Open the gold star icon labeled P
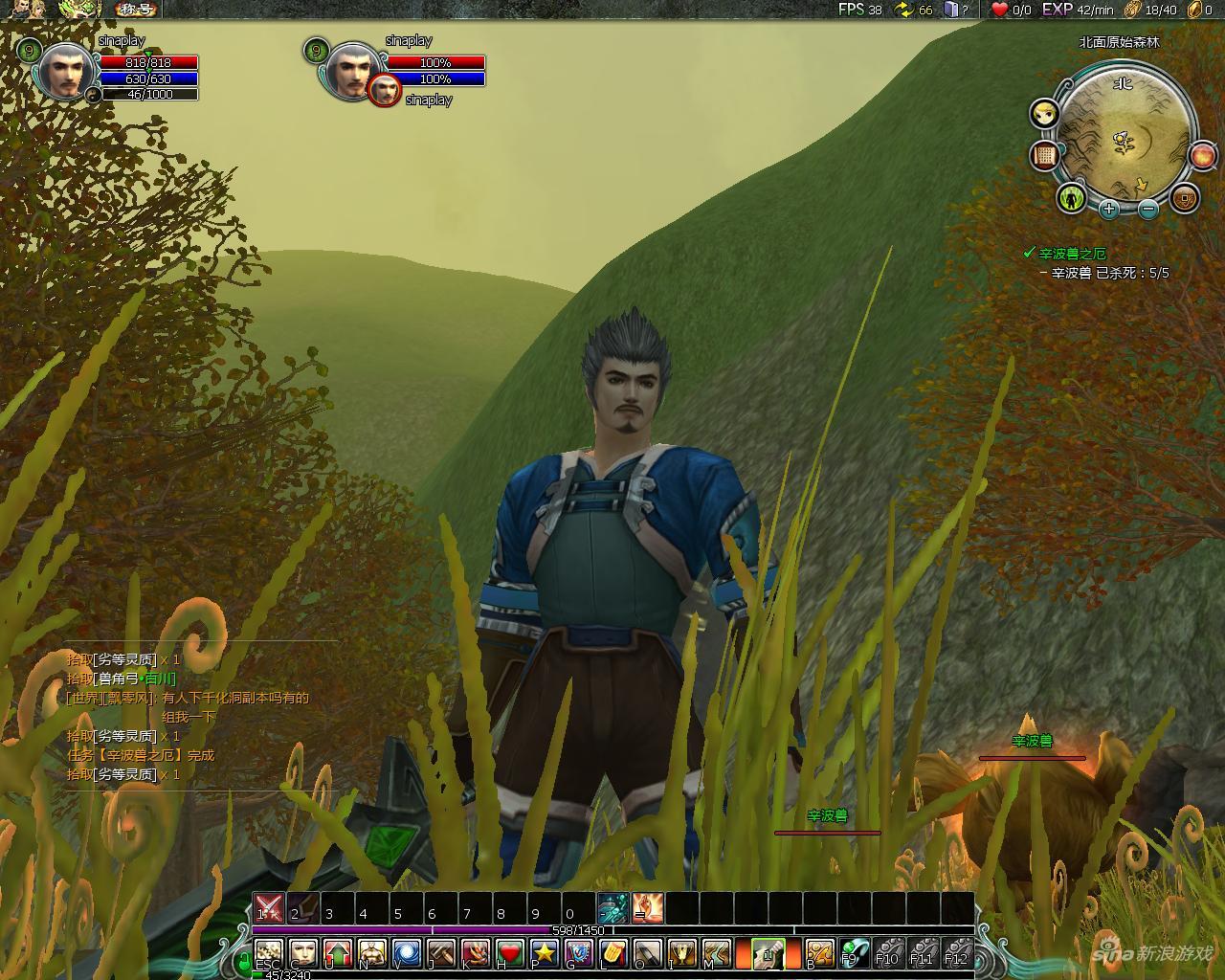The width and height of the screenshot is (1225, 980). tap(545, 953)
